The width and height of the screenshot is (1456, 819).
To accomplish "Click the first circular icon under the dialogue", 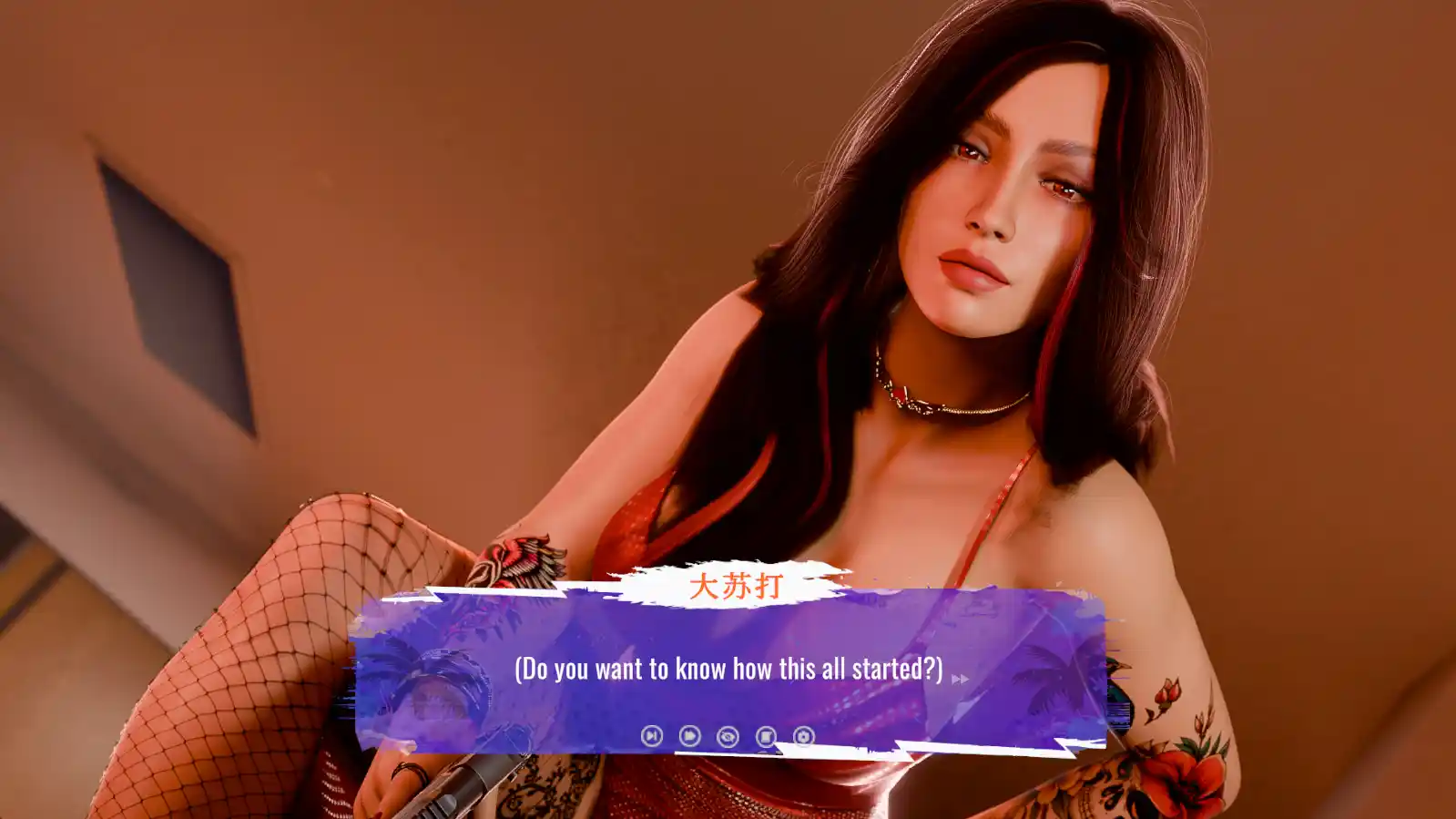I will tap(651, 735).
